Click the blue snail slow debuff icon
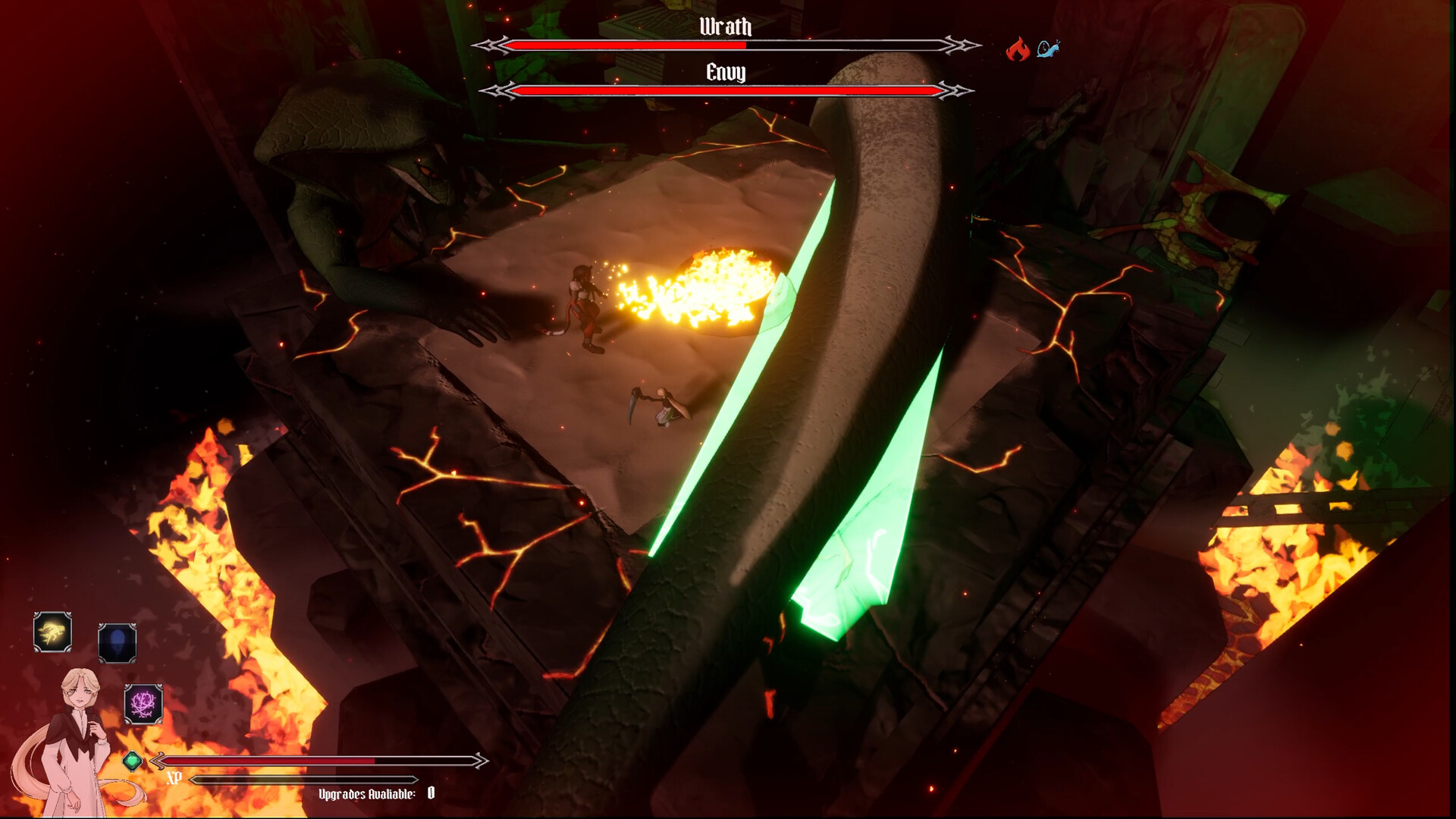This screenshot has height=819, width=1456. coord(1047,49)
